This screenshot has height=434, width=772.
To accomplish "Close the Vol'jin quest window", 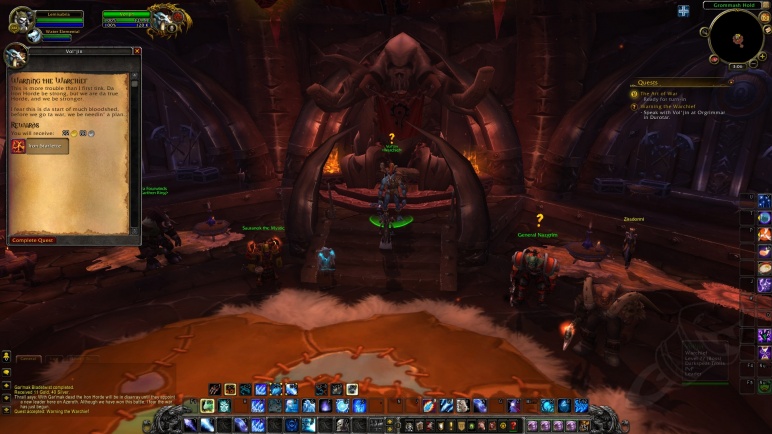I will (137, 51).
